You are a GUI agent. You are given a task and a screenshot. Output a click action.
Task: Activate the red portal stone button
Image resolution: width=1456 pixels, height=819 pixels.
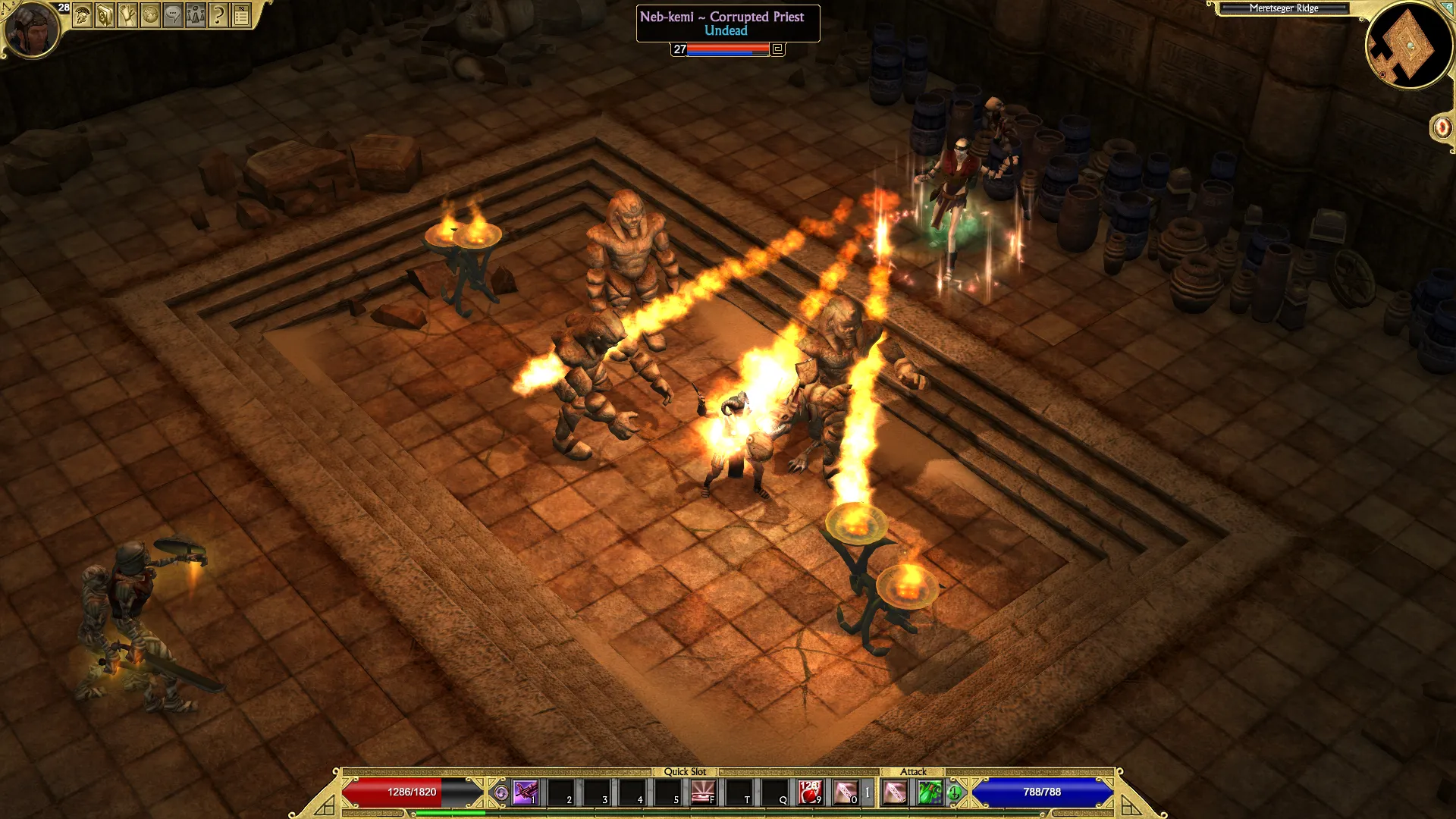pyautogui.click(x=1442, y=127)
